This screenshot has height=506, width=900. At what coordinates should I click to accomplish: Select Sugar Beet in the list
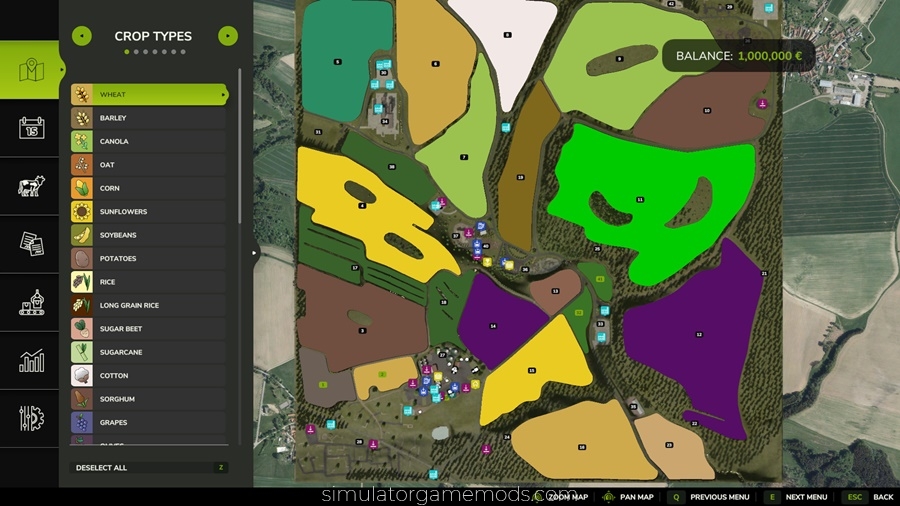pos(150,328)
